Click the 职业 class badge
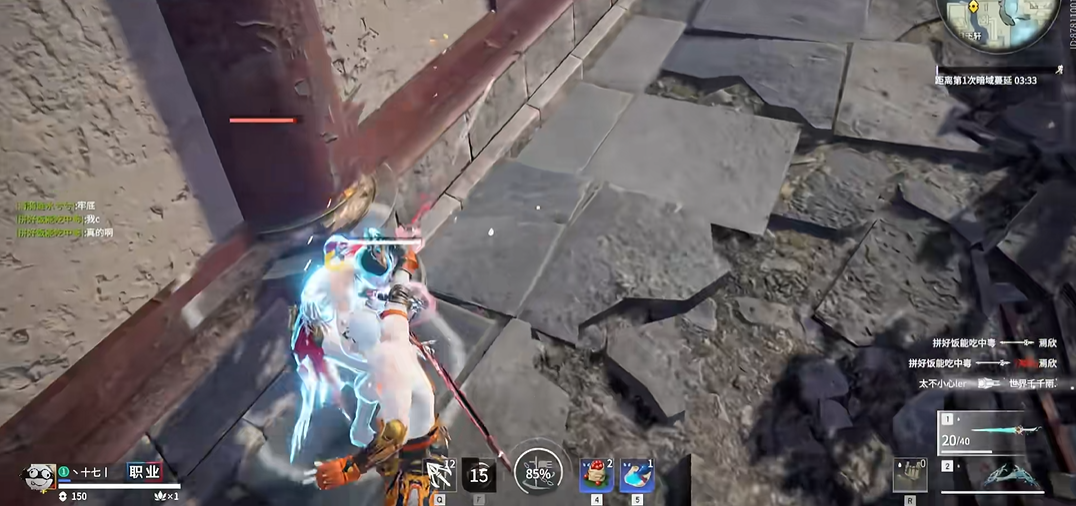The height and width of the screenshot is (506, 1076). (143, 472)
